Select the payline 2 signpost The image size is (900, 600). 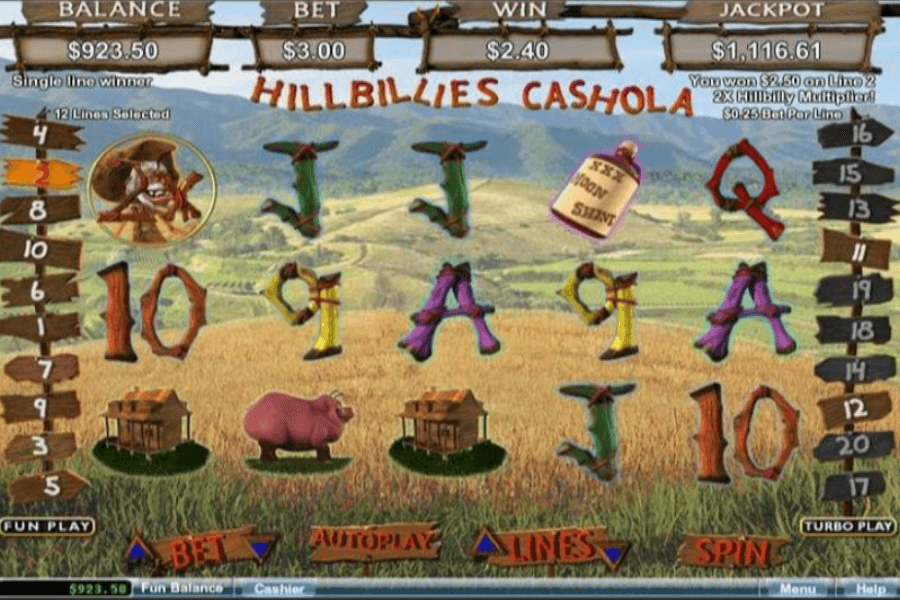point(41,173)
